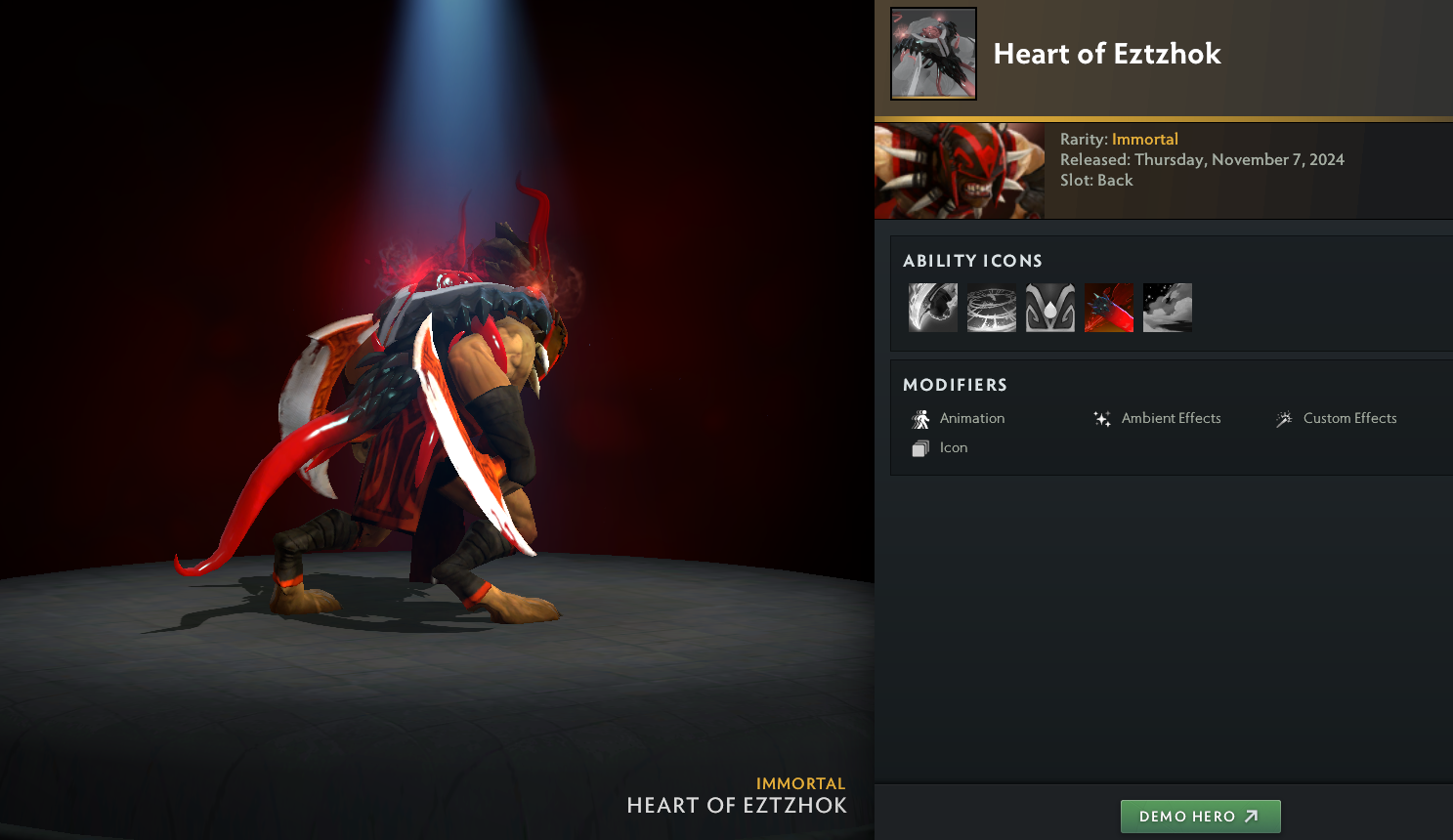Choose the blood droplet mask ability icon

pos(1050,308)
